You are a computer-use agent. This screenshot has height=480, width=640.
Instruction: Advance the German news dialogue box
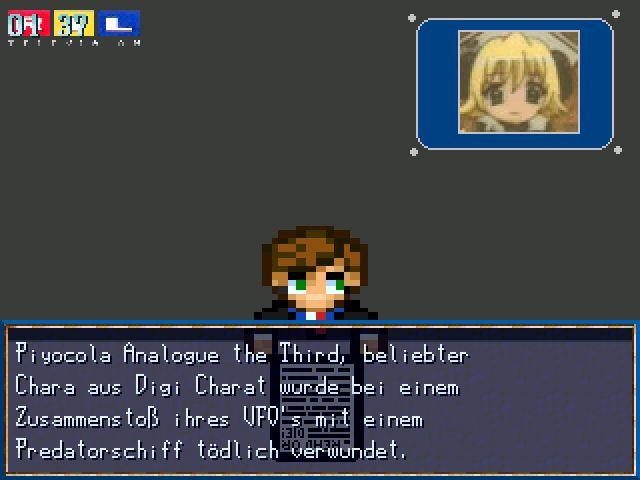pos(320,400)
